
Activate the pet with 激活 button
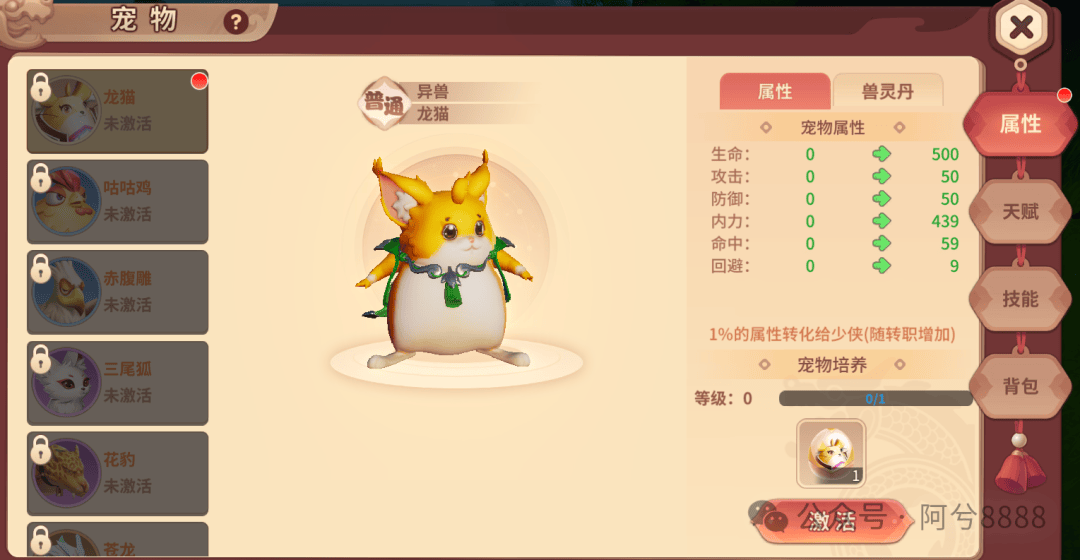831,520
